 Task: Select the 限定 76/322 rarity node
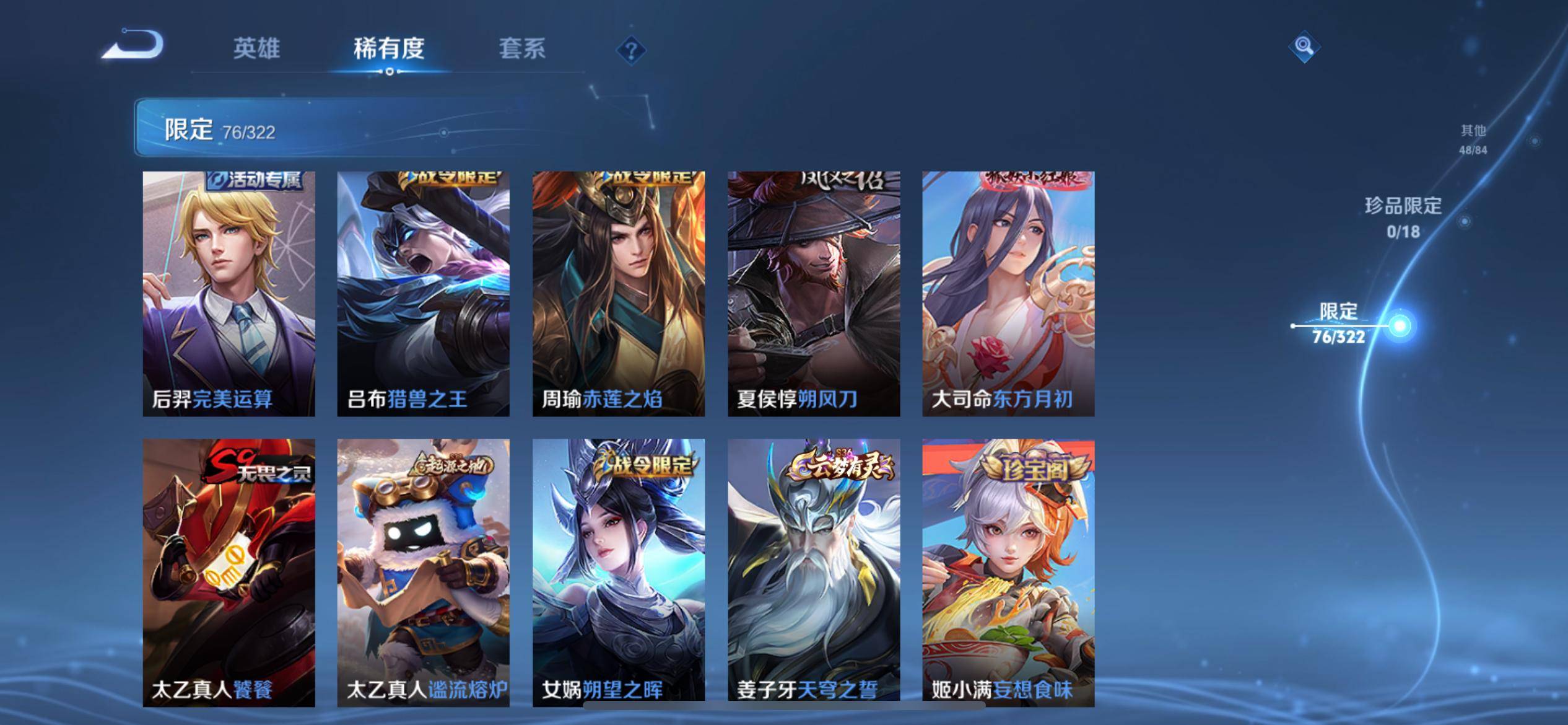coord(1339,323)
